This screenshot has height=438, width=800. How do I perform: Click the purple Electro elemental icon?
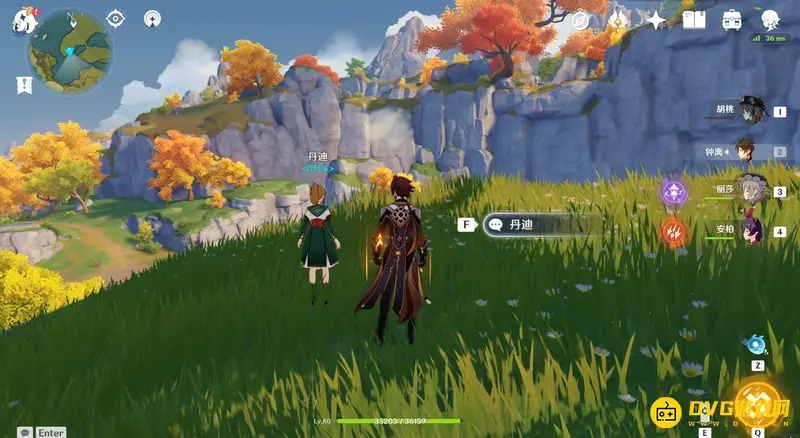click(x=673, y=191)
